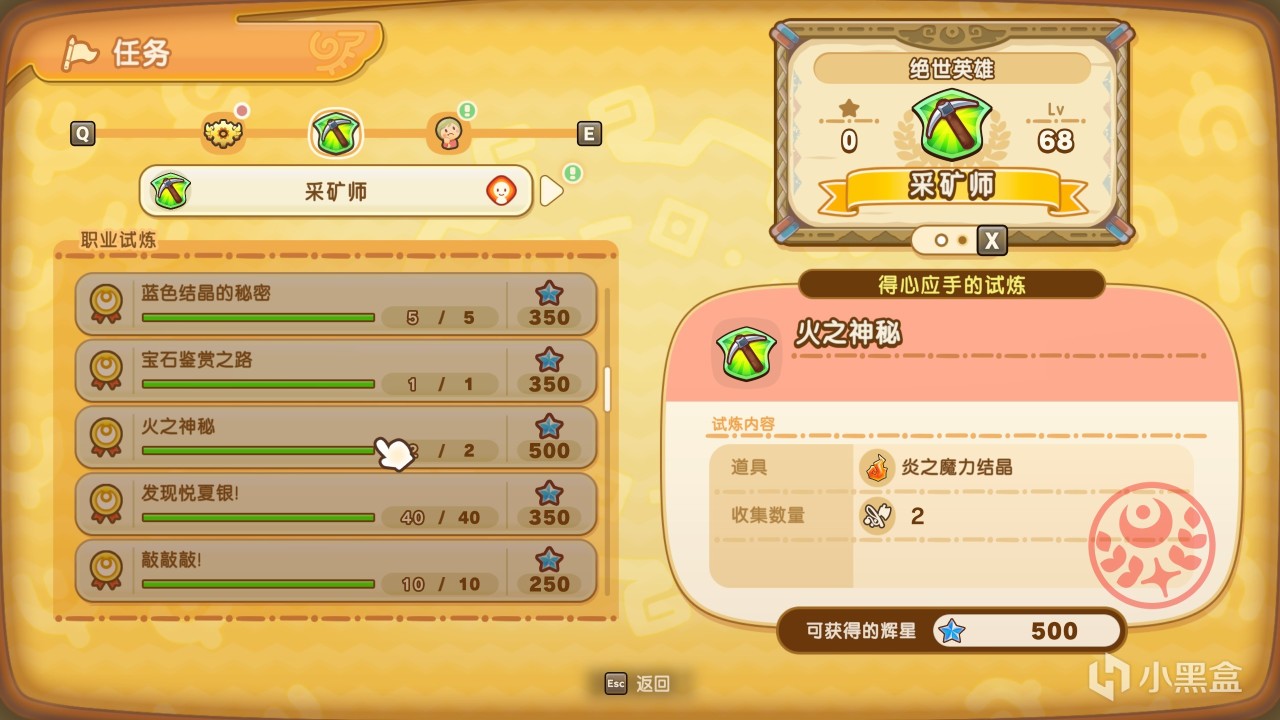Click the pickaxe badge next to 火之神秘 details
The image size is (1280, 720).
point(745,352)
